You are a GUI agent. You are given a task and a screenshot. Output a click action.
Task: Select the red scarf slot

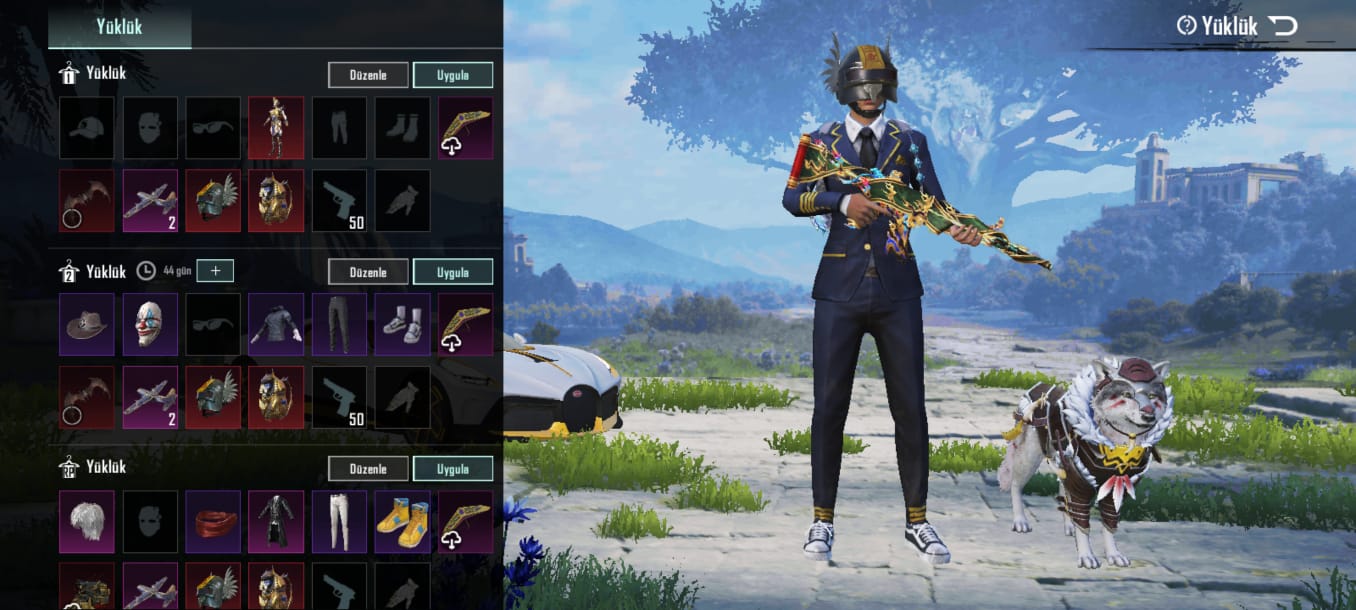213,521
